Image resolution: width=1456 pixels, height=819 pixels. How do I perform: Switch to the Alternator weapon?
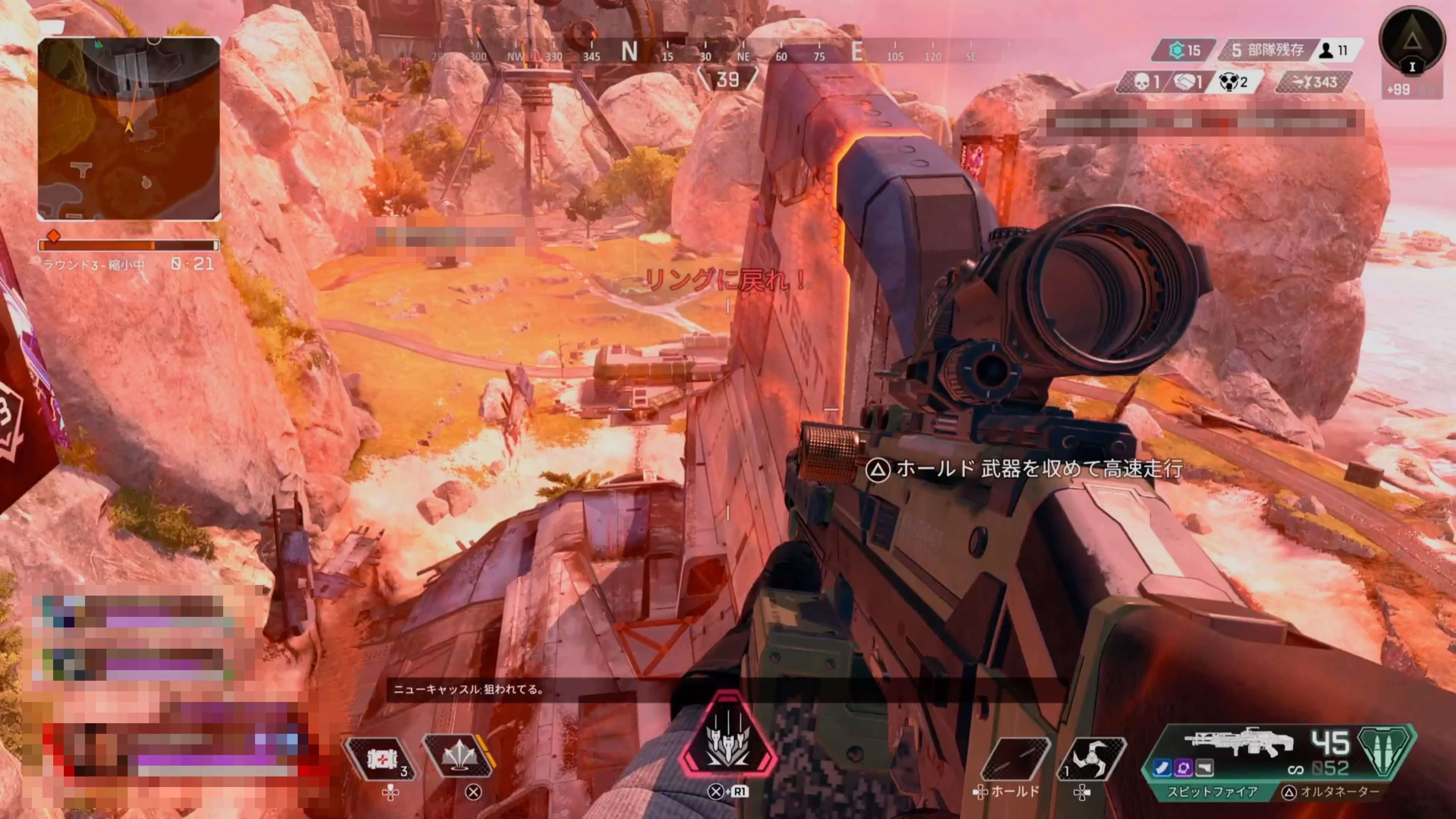pyautogui.click(x=1333, y=792)
